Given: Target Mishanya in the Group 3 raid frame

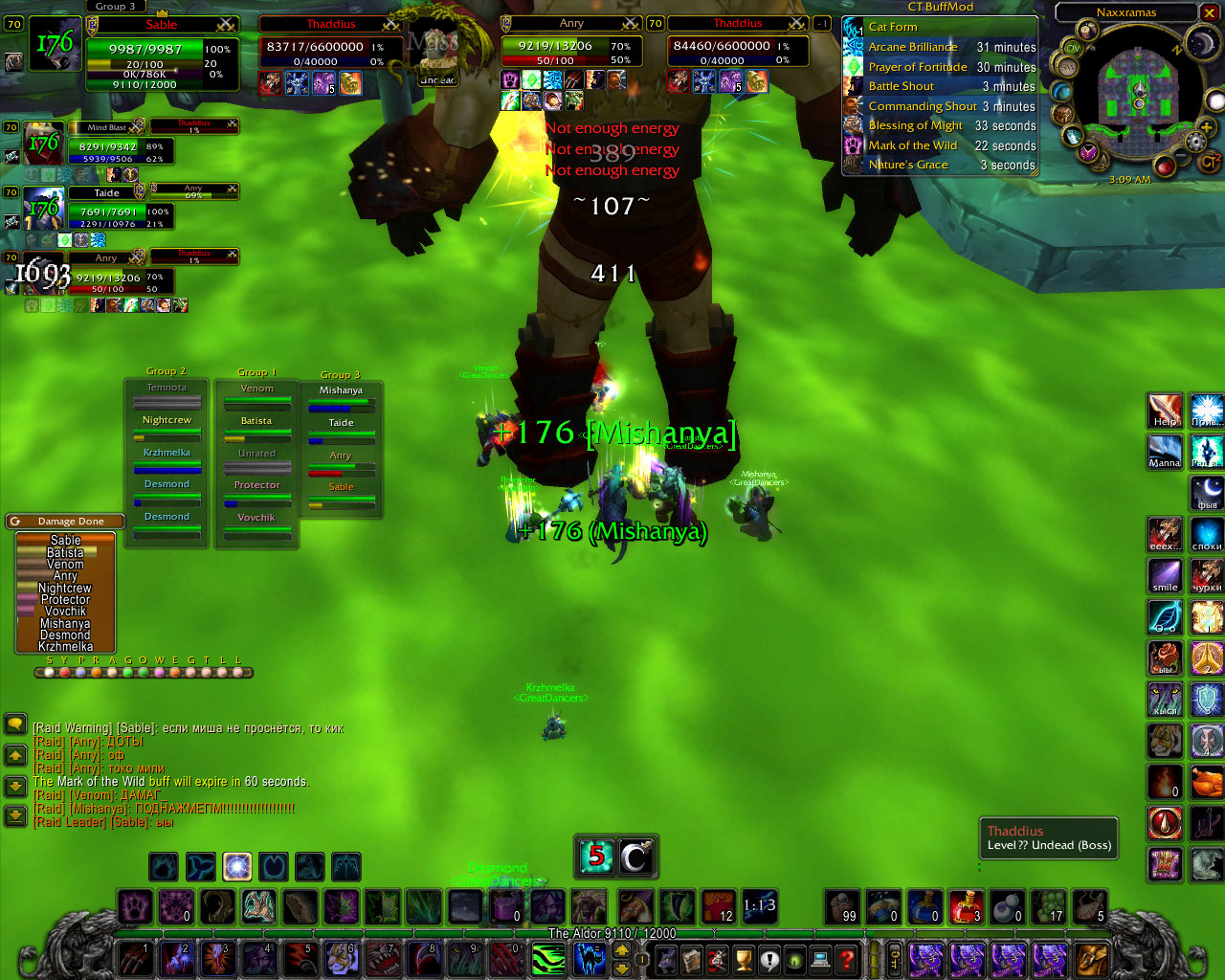Looking at the screenshot, I should click(x=341, y=390).
